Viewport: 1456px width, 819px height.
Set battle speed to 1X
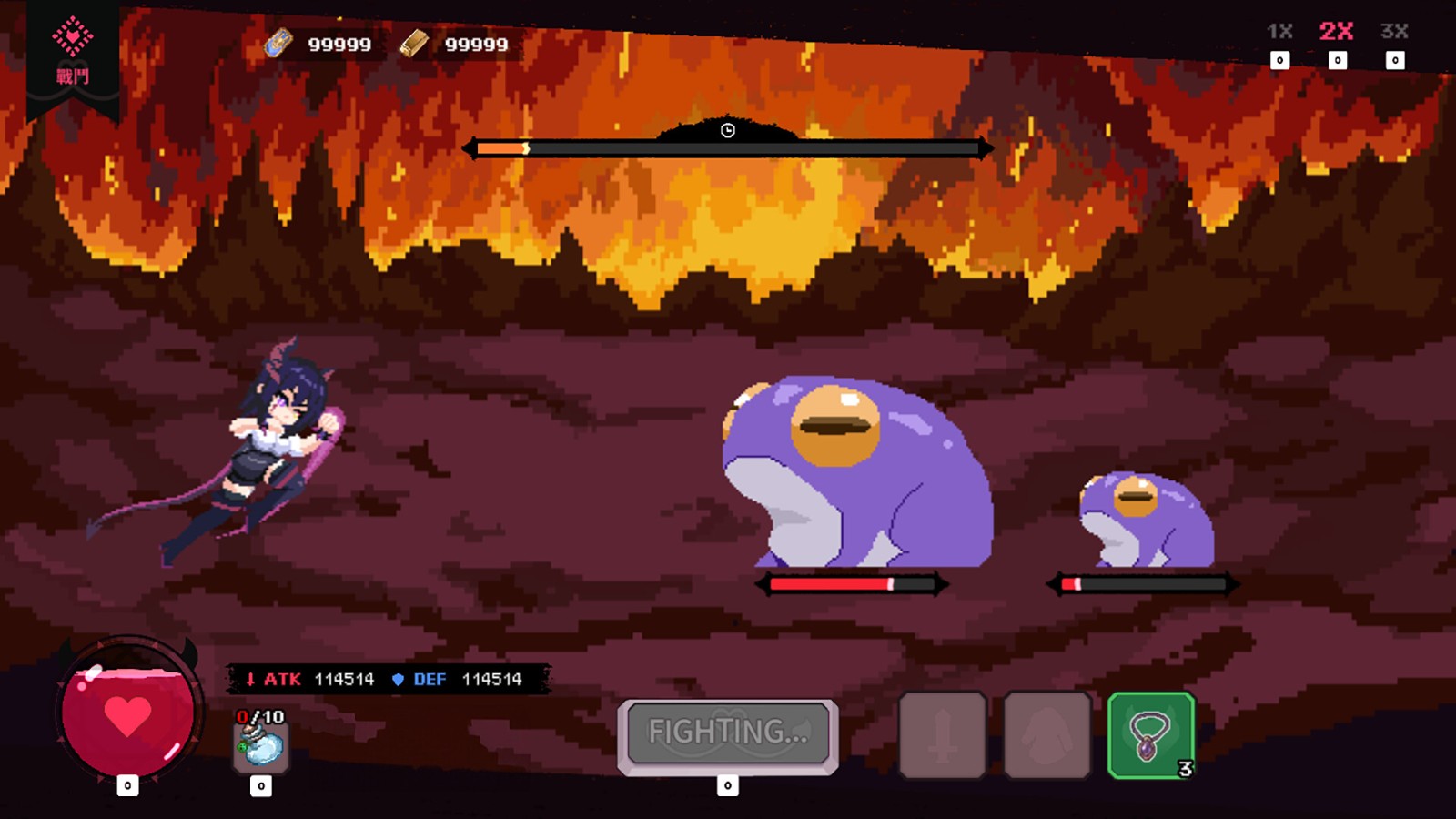pos(1279,32)
